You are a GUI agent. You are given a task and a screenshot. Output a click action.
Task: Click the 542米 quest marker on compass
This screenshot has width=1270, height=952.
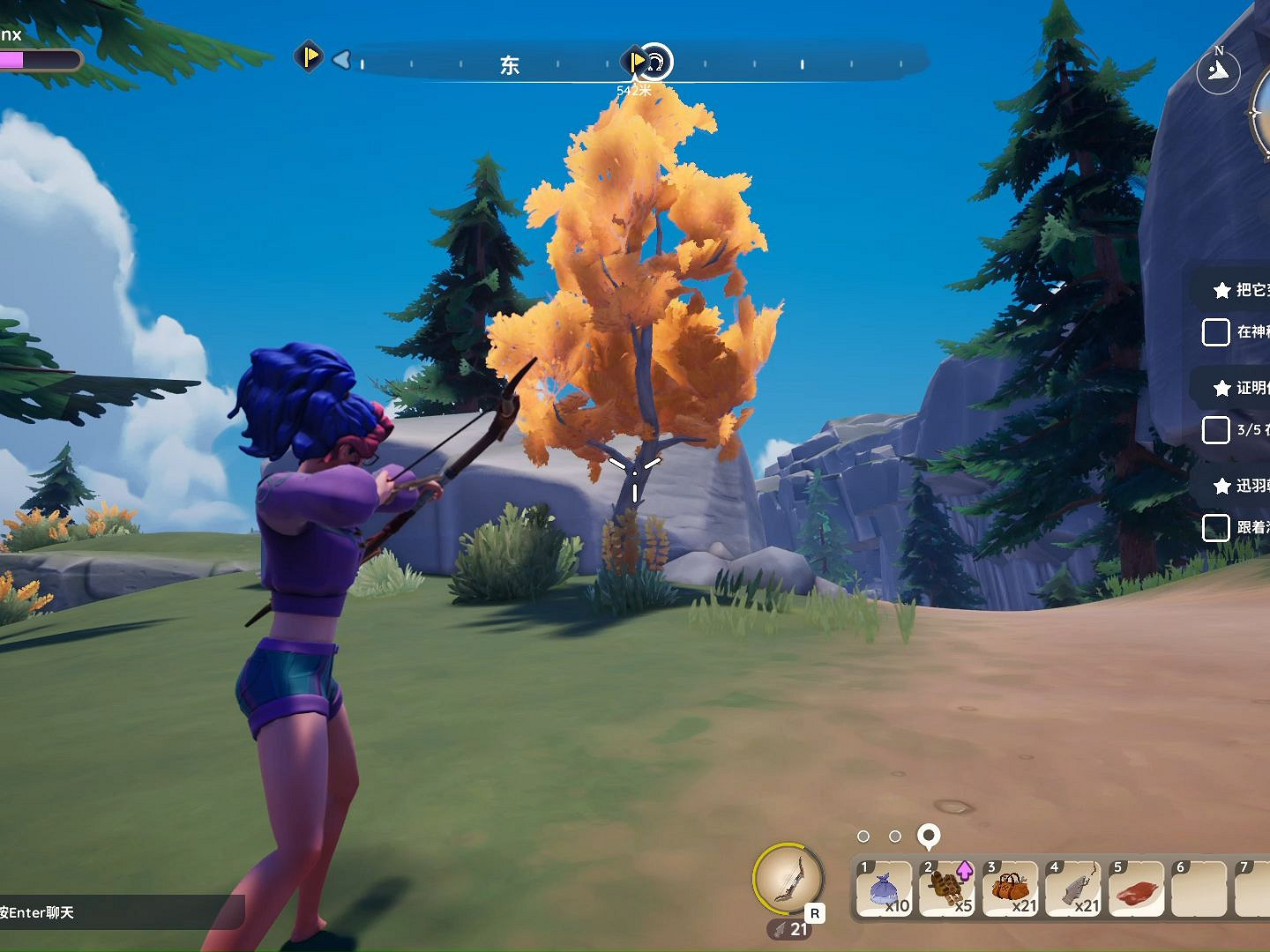coord(654,62)
